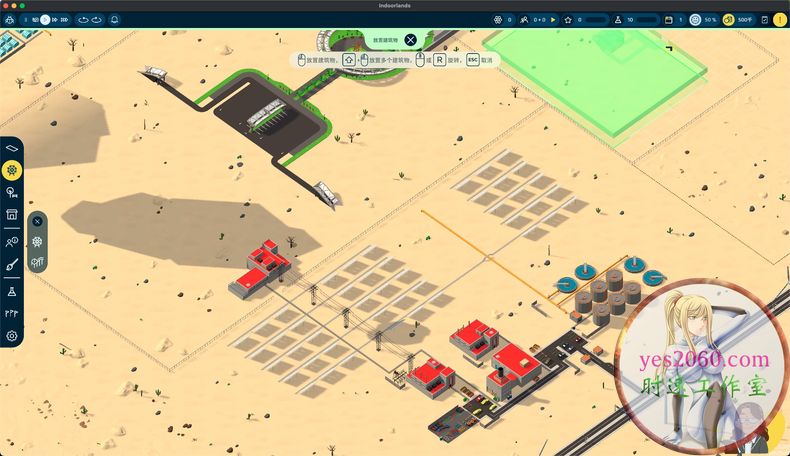Open the yellow alert exclamation button

coord(780,19)
